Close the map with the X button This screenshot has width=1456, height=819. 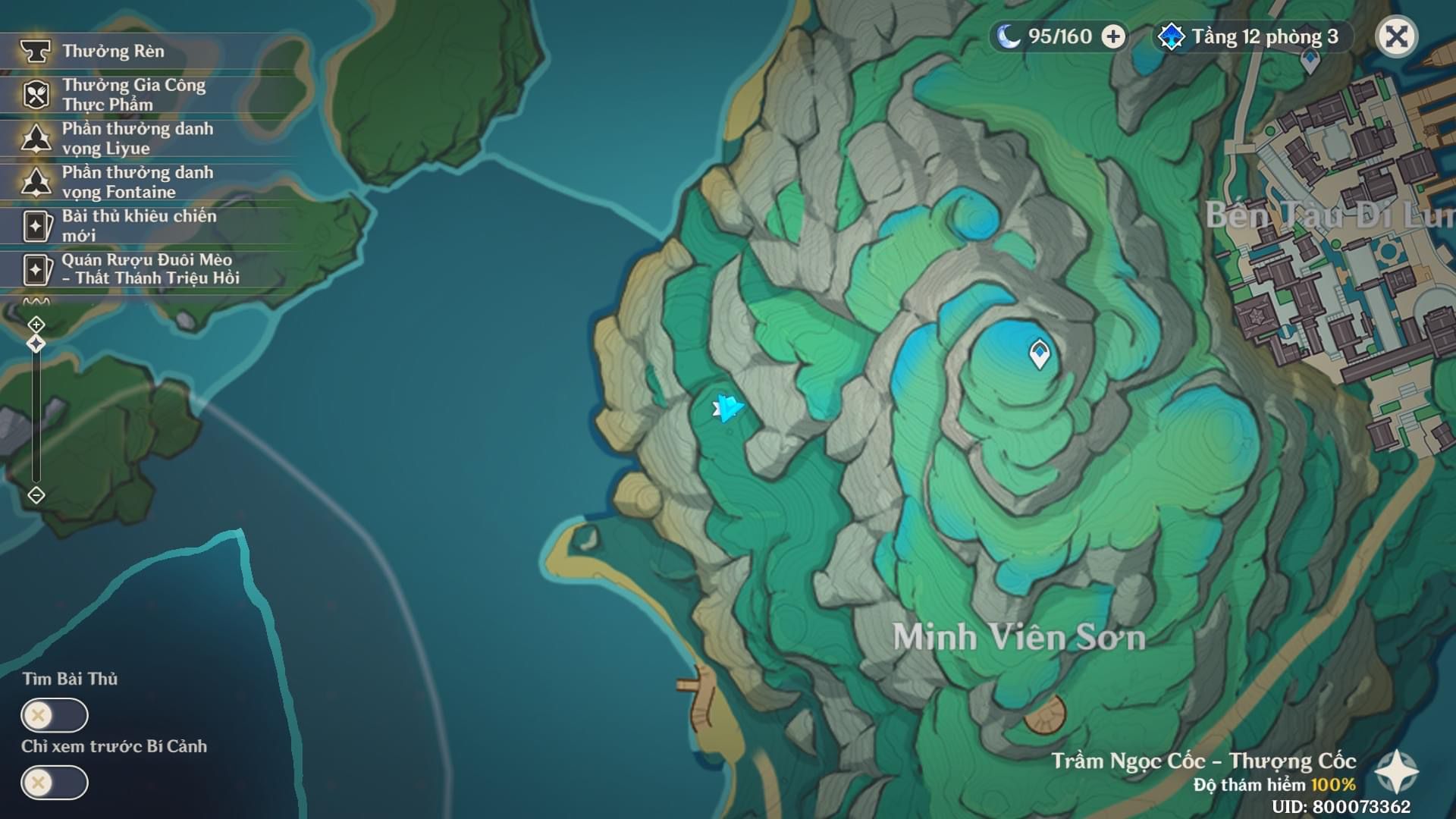(1396, 36)
